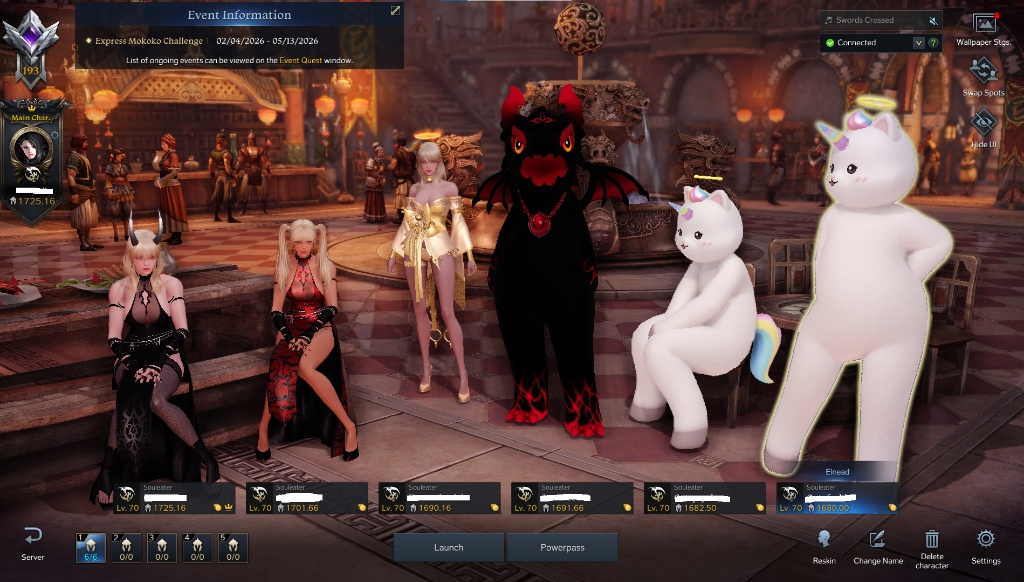Toggle the Hide UI eye icon

984,125
